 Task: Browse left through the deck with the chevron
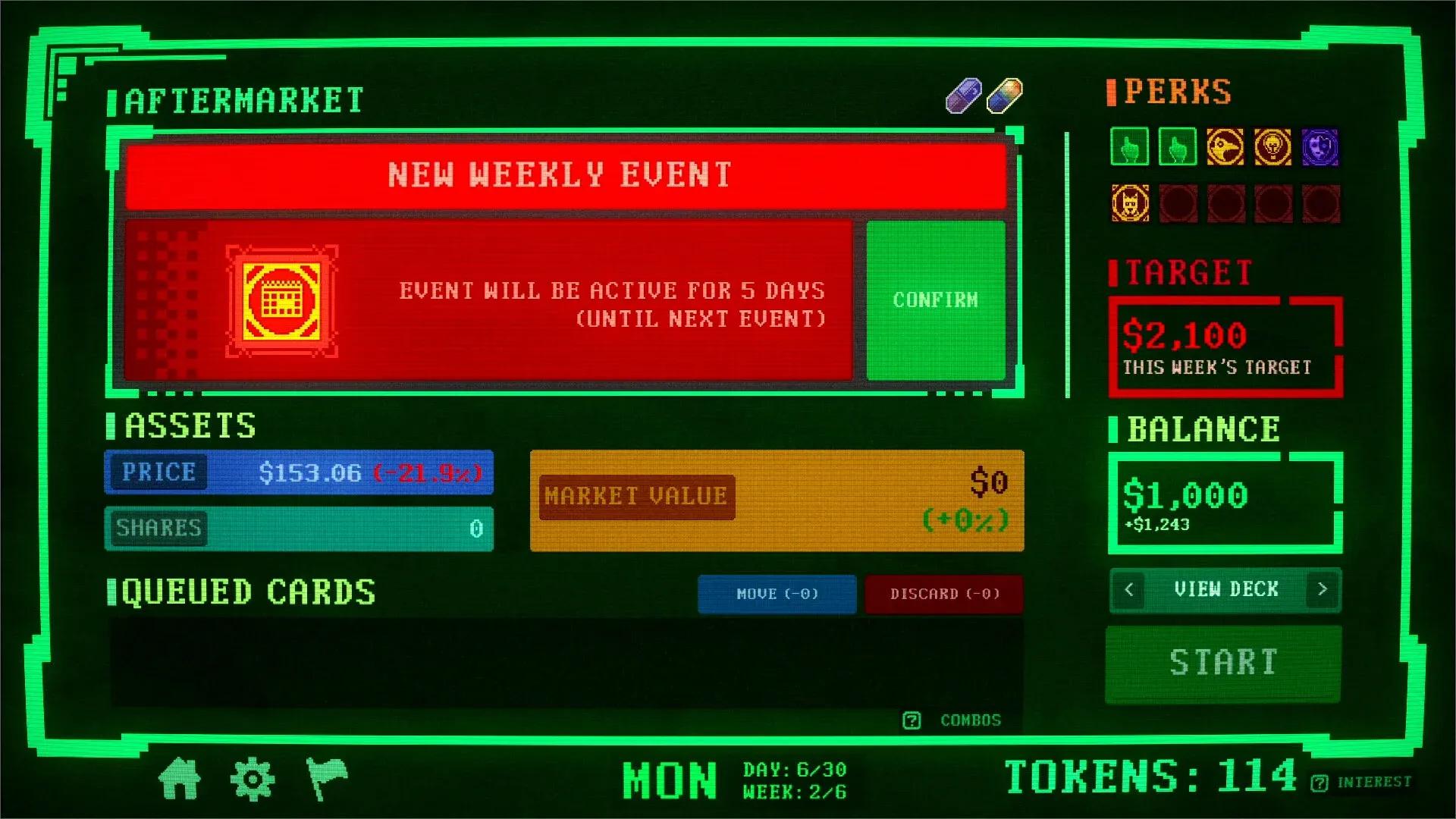(1129, 590)
